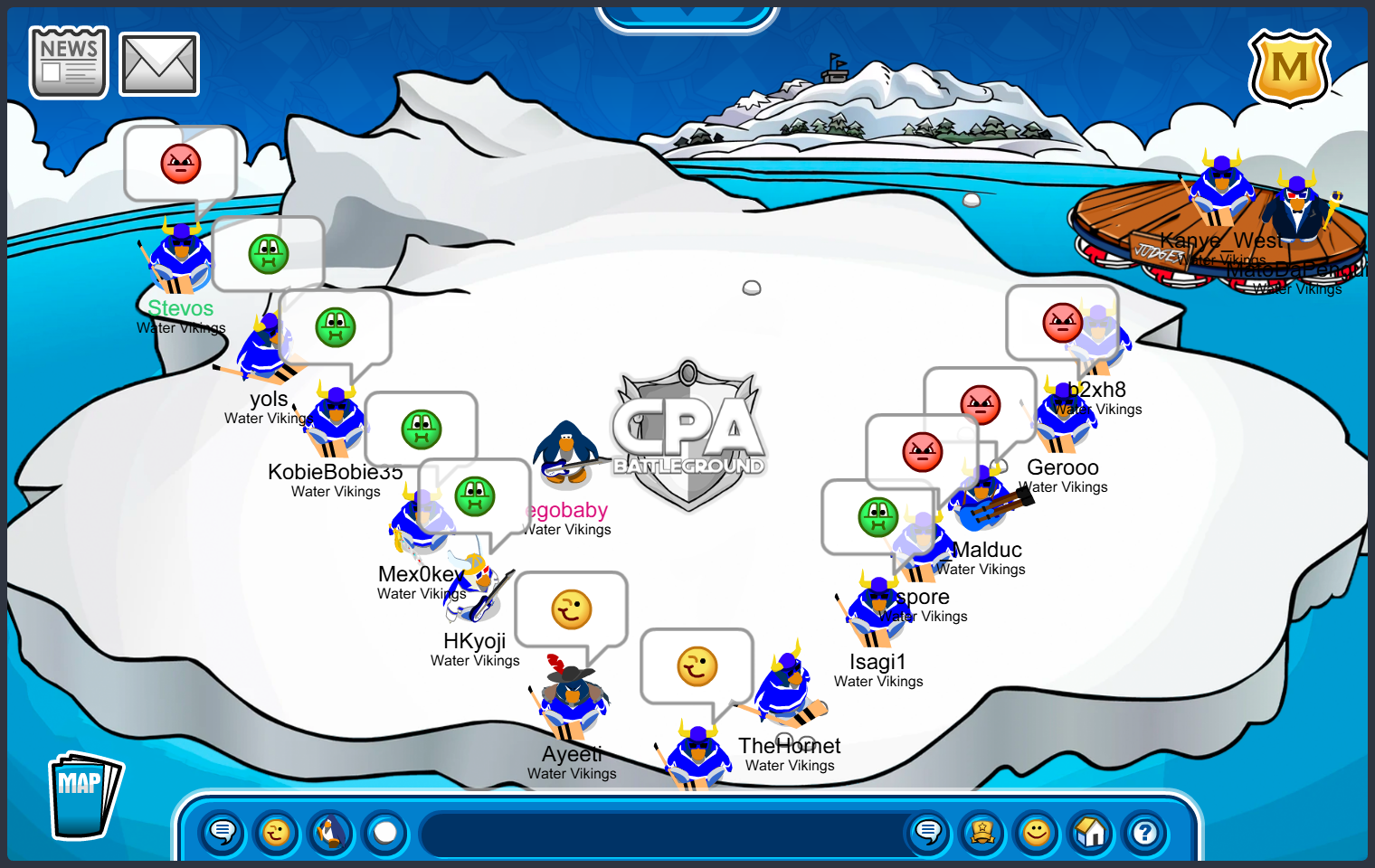Open the buddy list smiley icon
Image resolution: width=1375 pixels, height=868 pixels.
(x=1037, y=832)
